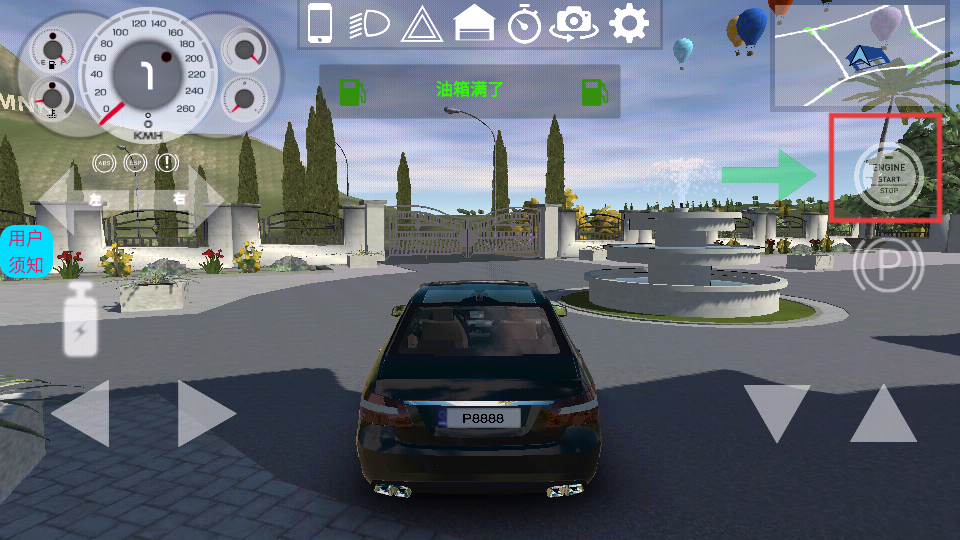The image size is (960, 540).
Task: Open the cyan 用户须知 user notice button
Action: pos(25,251)
